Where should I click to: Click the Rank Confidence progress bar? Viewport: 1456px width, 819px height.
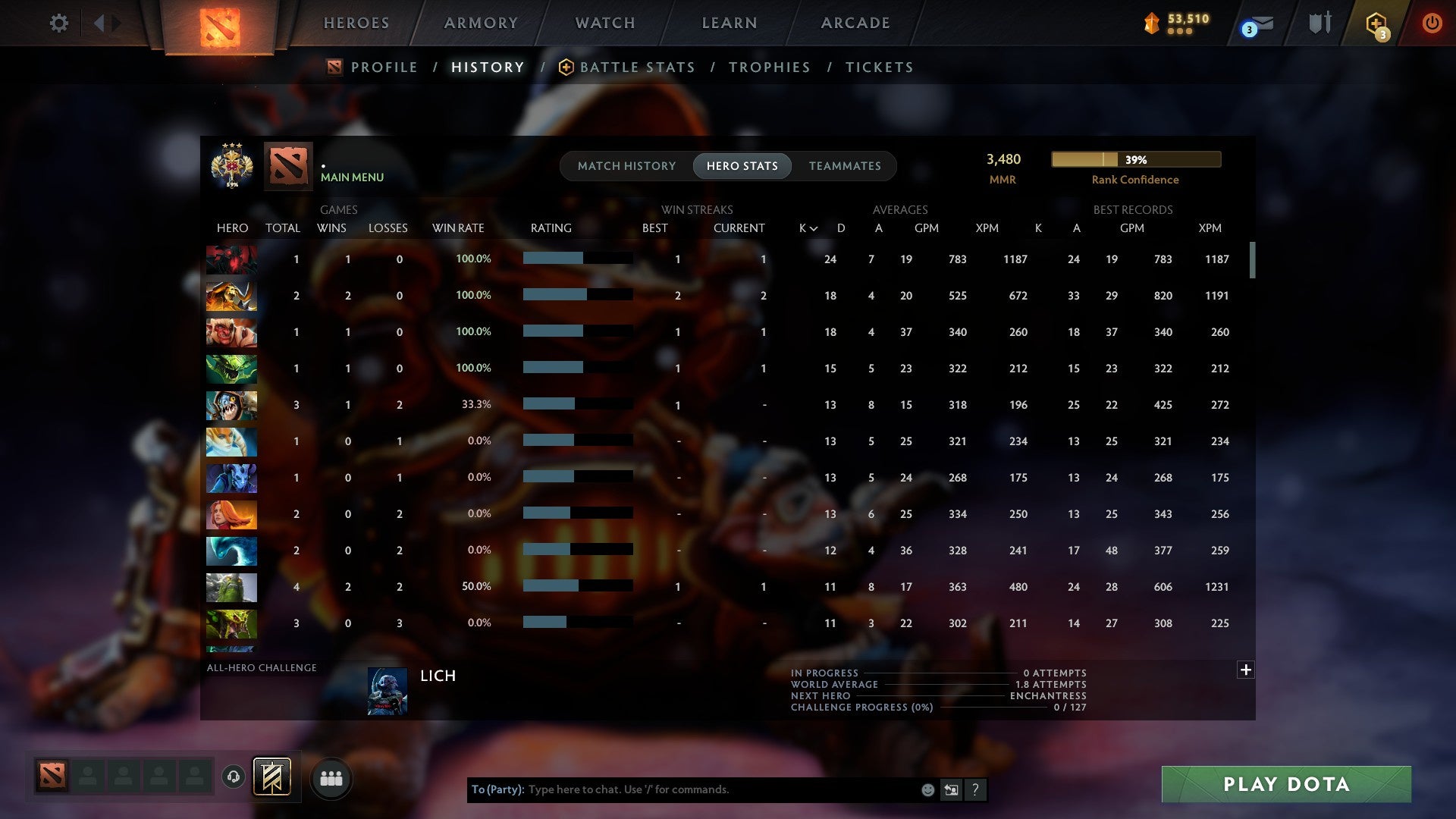coord(1135,160)
